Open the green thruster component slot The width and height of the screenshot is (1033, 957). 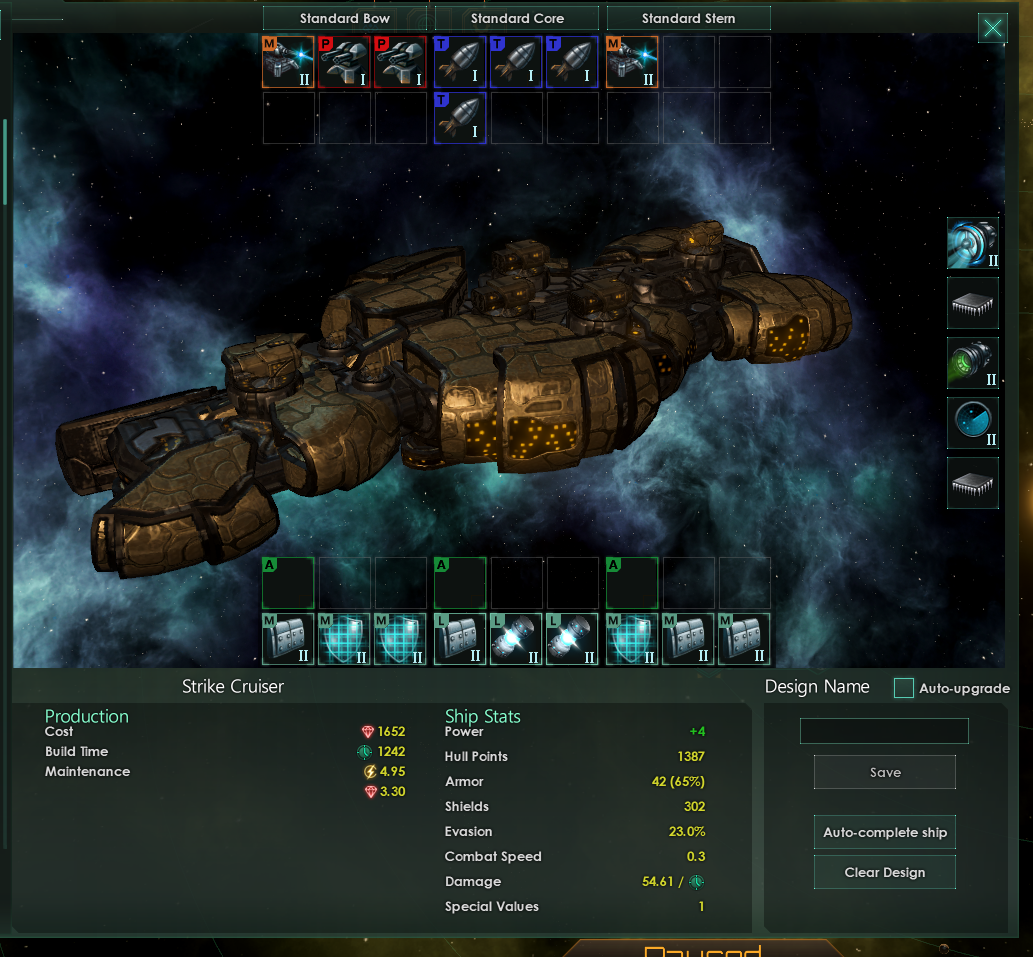(972, 363)
